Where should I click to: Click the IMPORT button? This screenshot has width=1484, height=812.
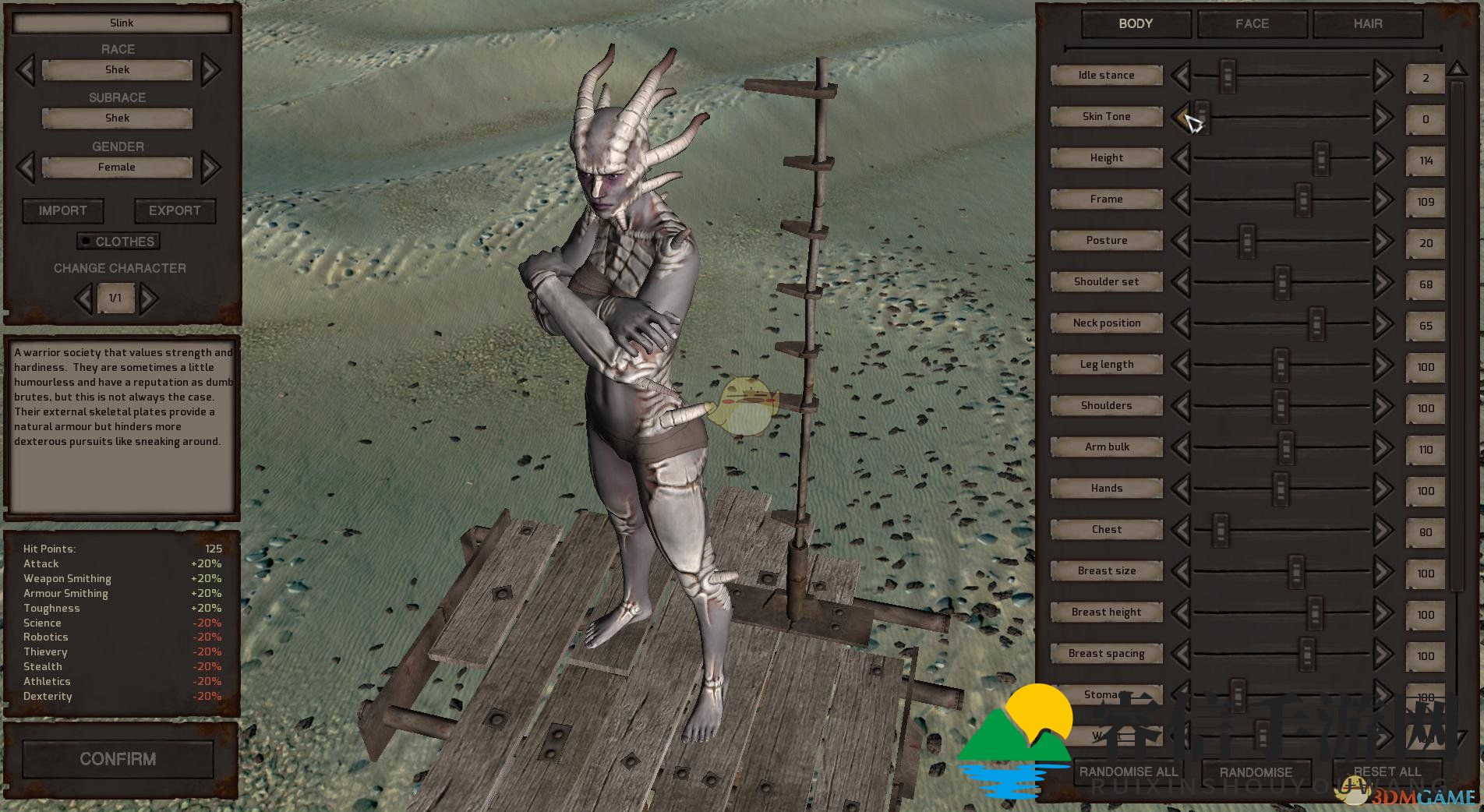pyautogui.click(x=63, y=210)
